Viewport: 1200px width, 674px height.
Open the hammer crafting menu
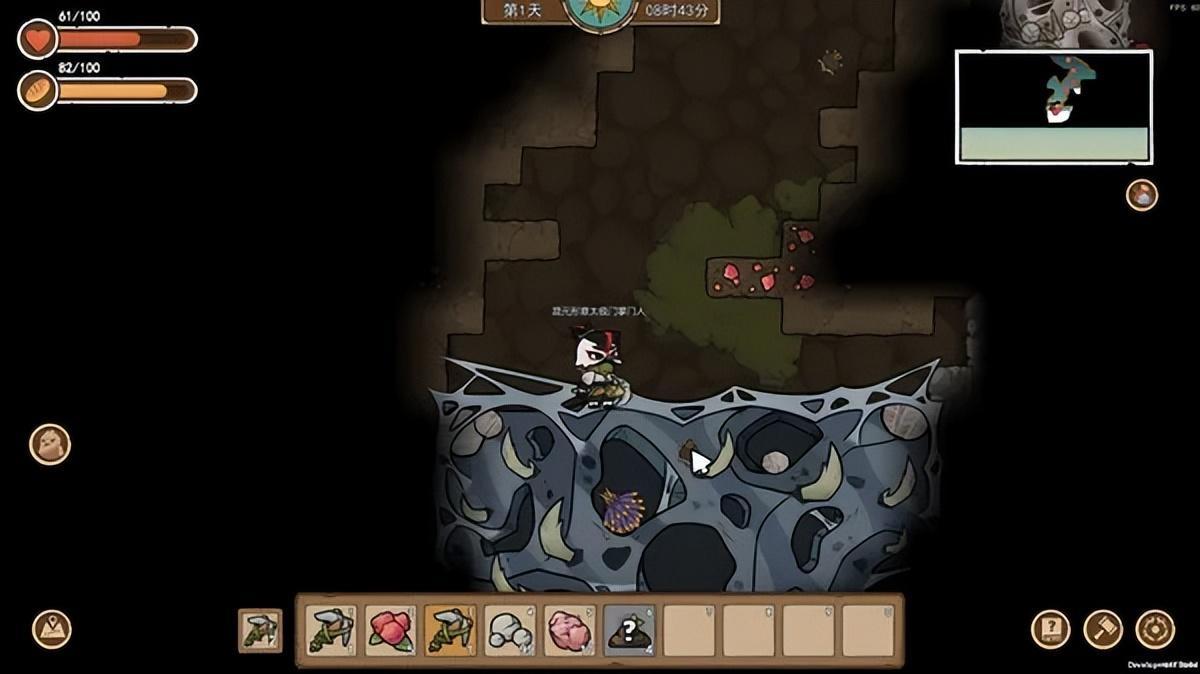1103,629
